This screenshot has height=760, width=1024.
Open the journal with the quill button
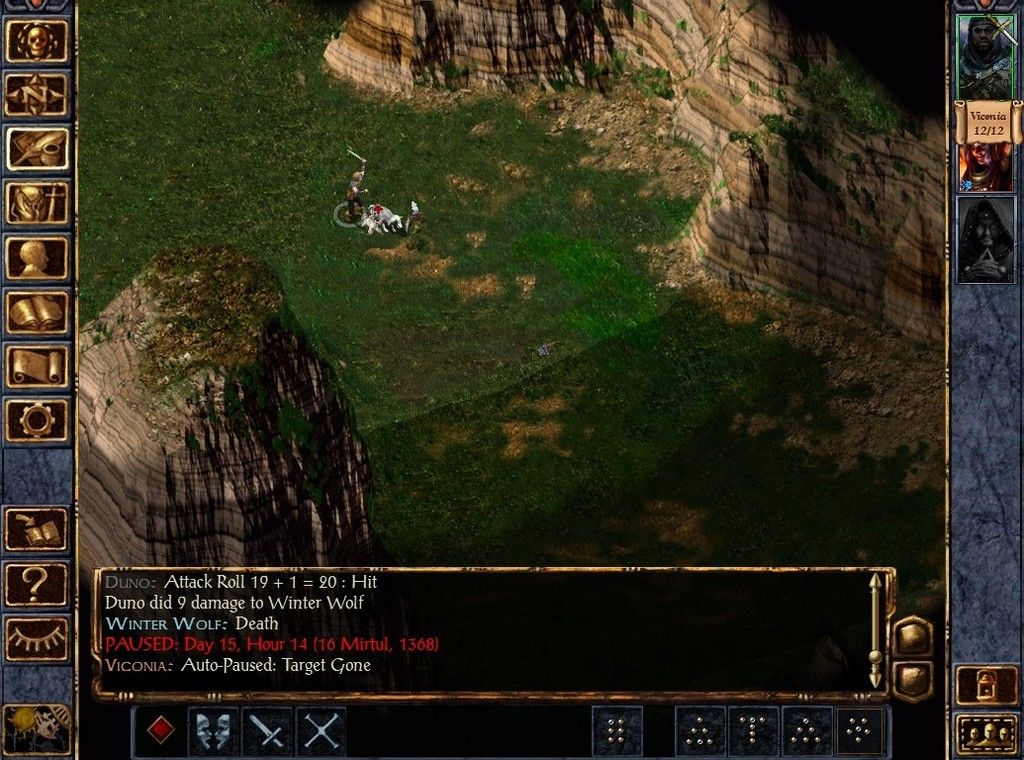pos(37,149)
